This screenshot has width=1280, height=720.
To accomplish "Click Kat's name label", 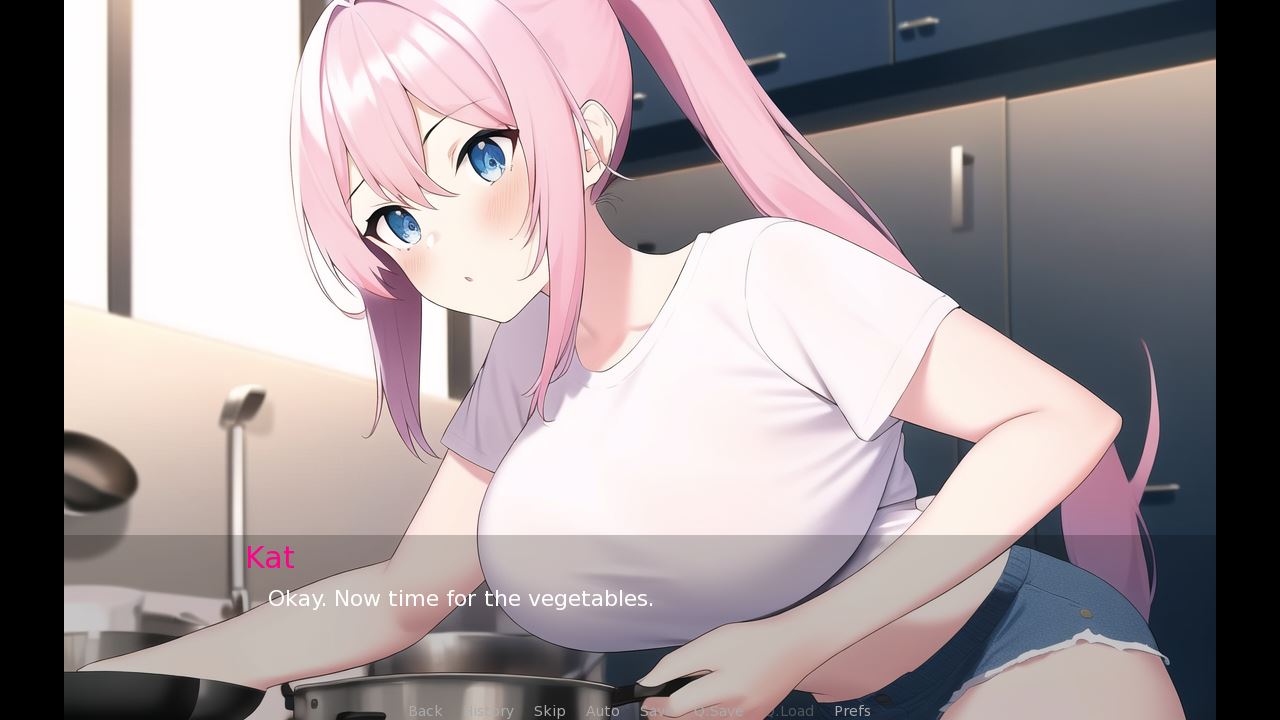I will [x=270, y=557].
